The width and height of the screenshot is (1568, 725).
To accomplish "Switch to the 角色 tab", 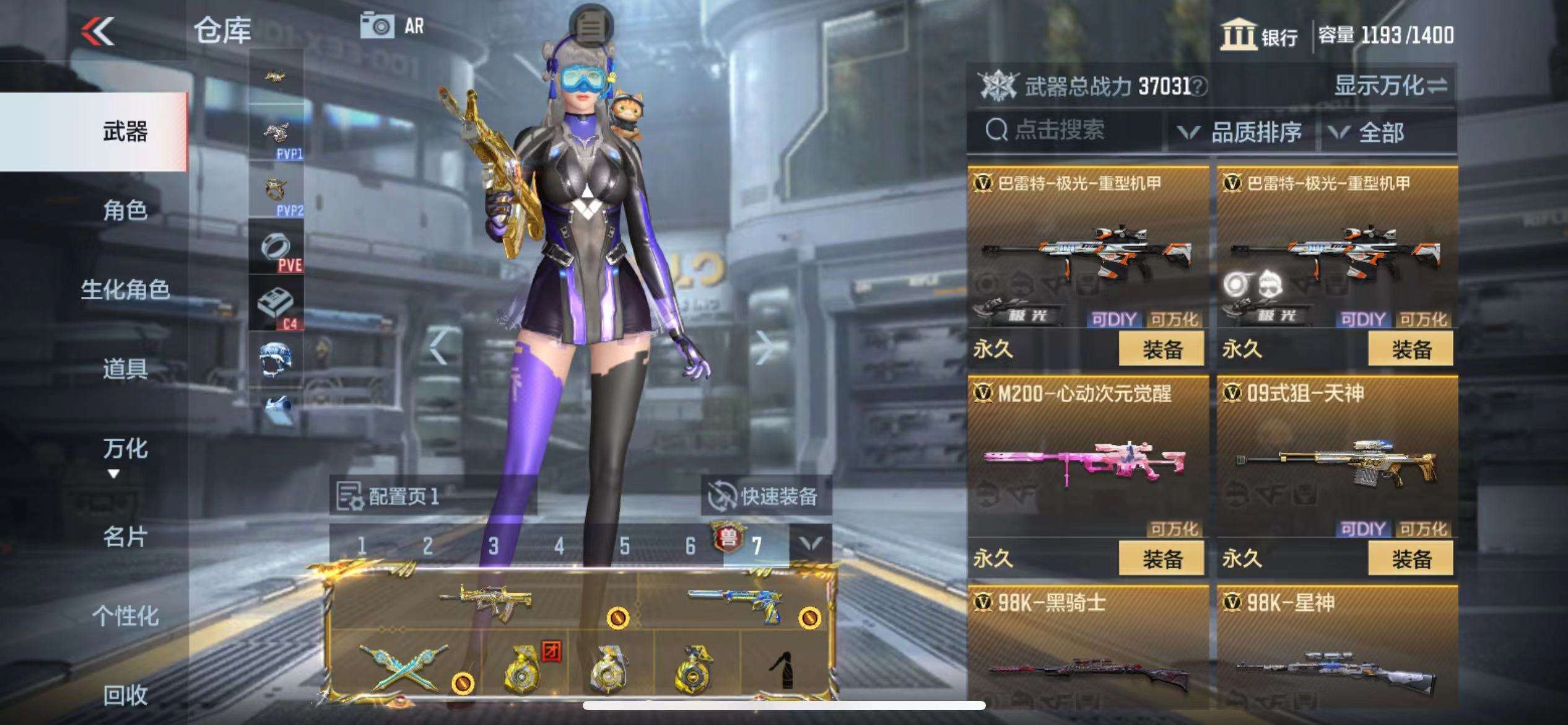I will (x=125, y=211).
